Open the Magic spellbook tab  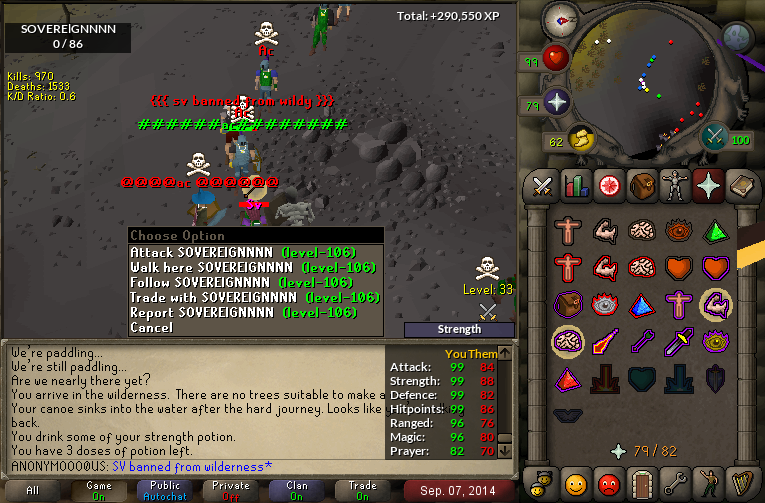(x=740, y=185)
